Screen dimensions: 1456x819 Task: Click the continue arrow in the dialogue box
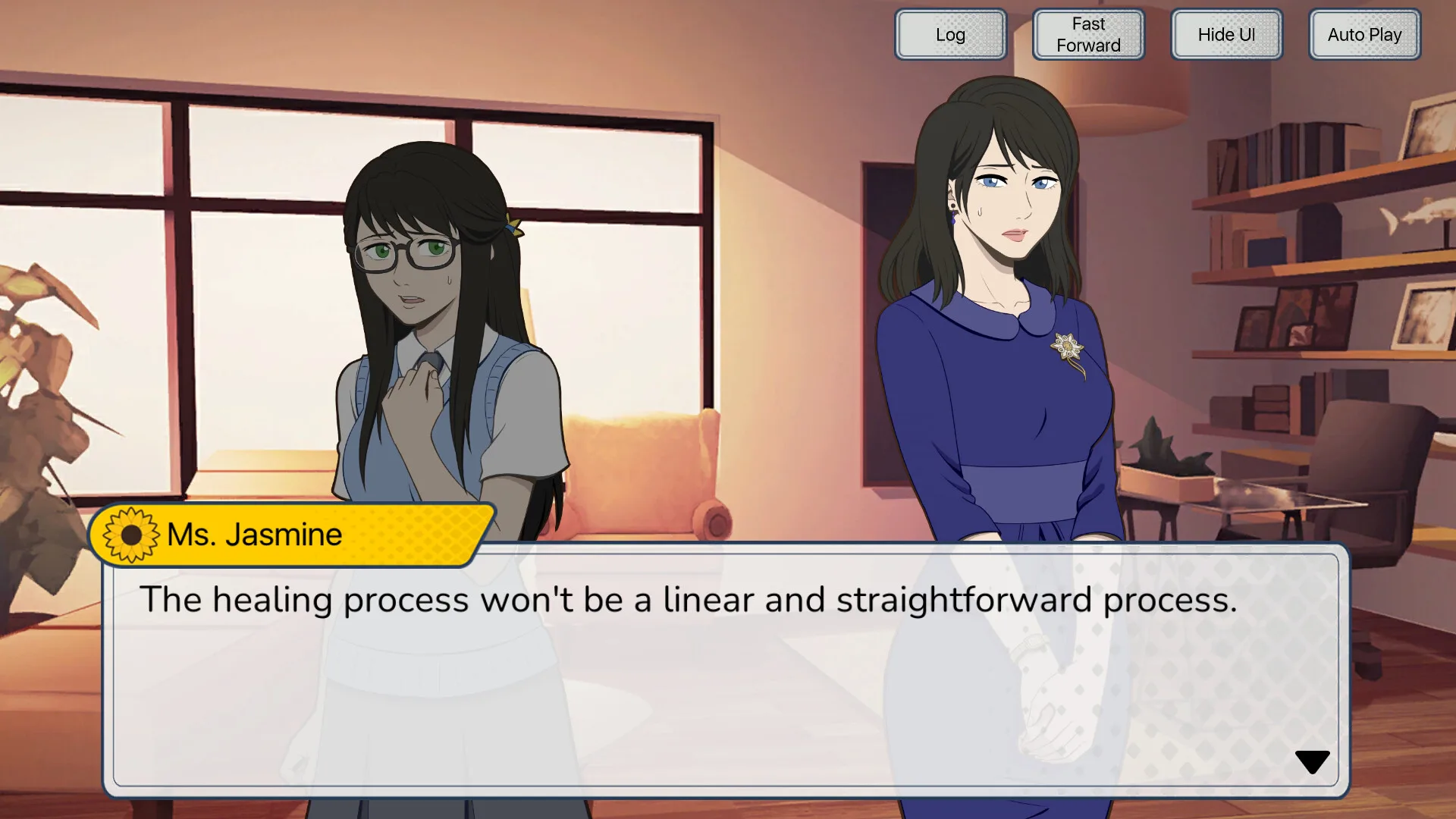click(1311, 761)
